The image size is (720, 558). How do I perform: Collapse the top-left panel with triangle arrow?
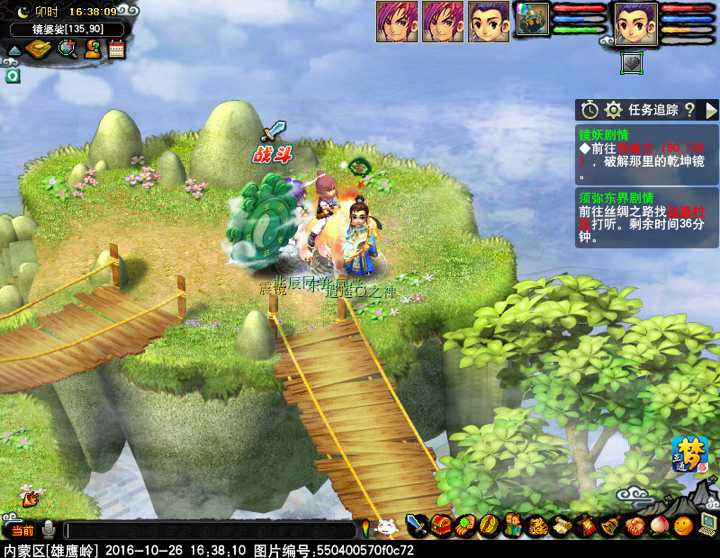(x=14, y=50)
